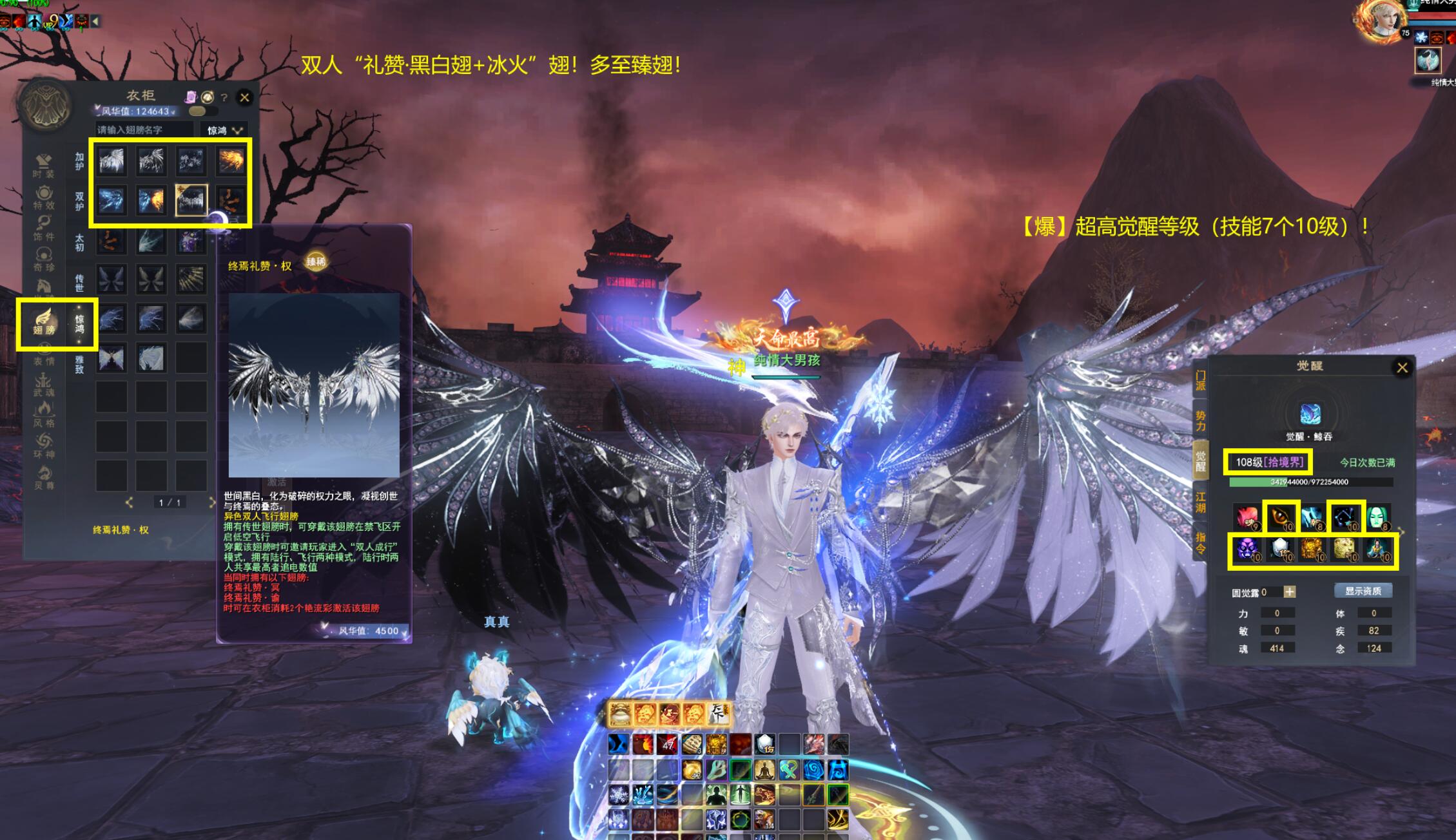Add 圆觉露 with the plus button

pos(1289,592)
